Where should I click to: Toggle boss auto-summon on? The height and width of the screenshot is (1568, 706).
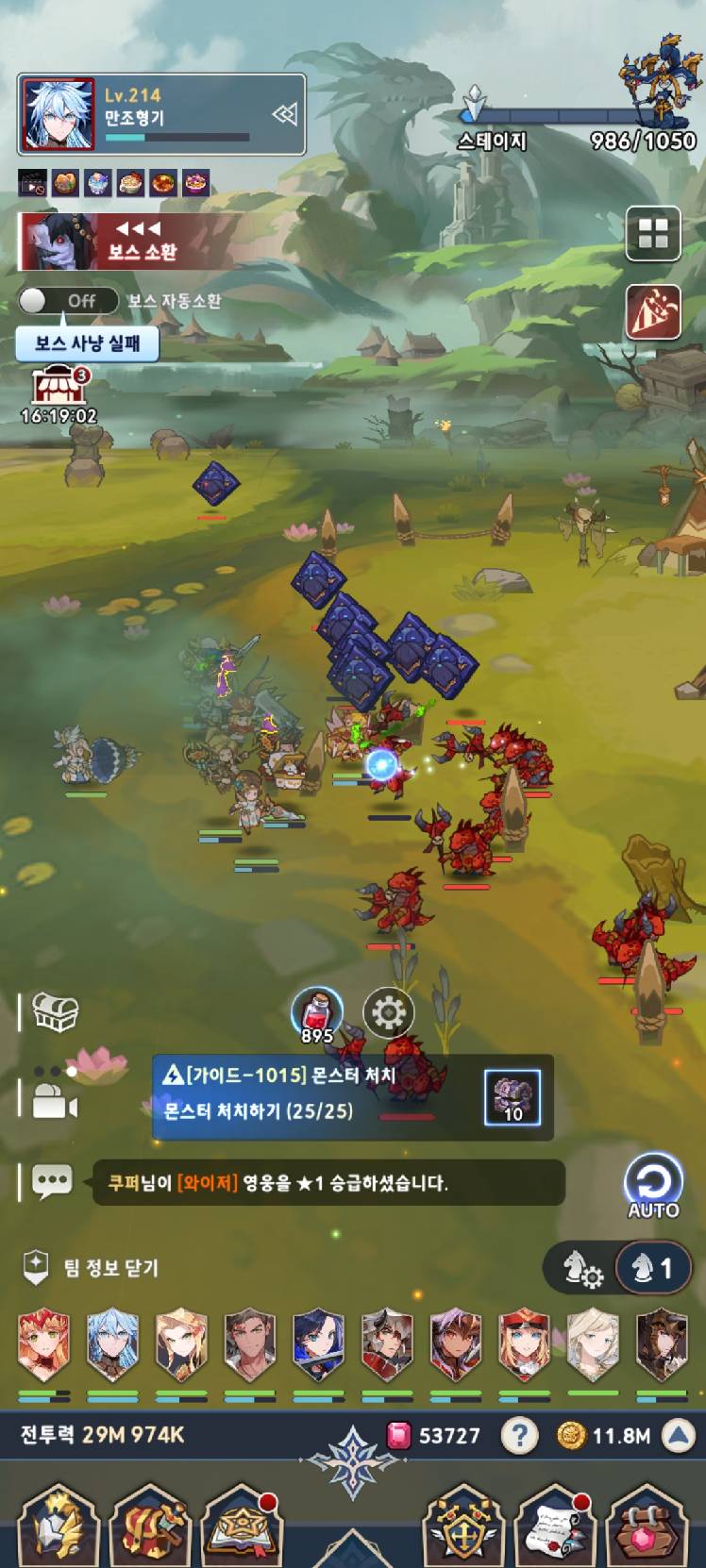(x=68, y=301)
